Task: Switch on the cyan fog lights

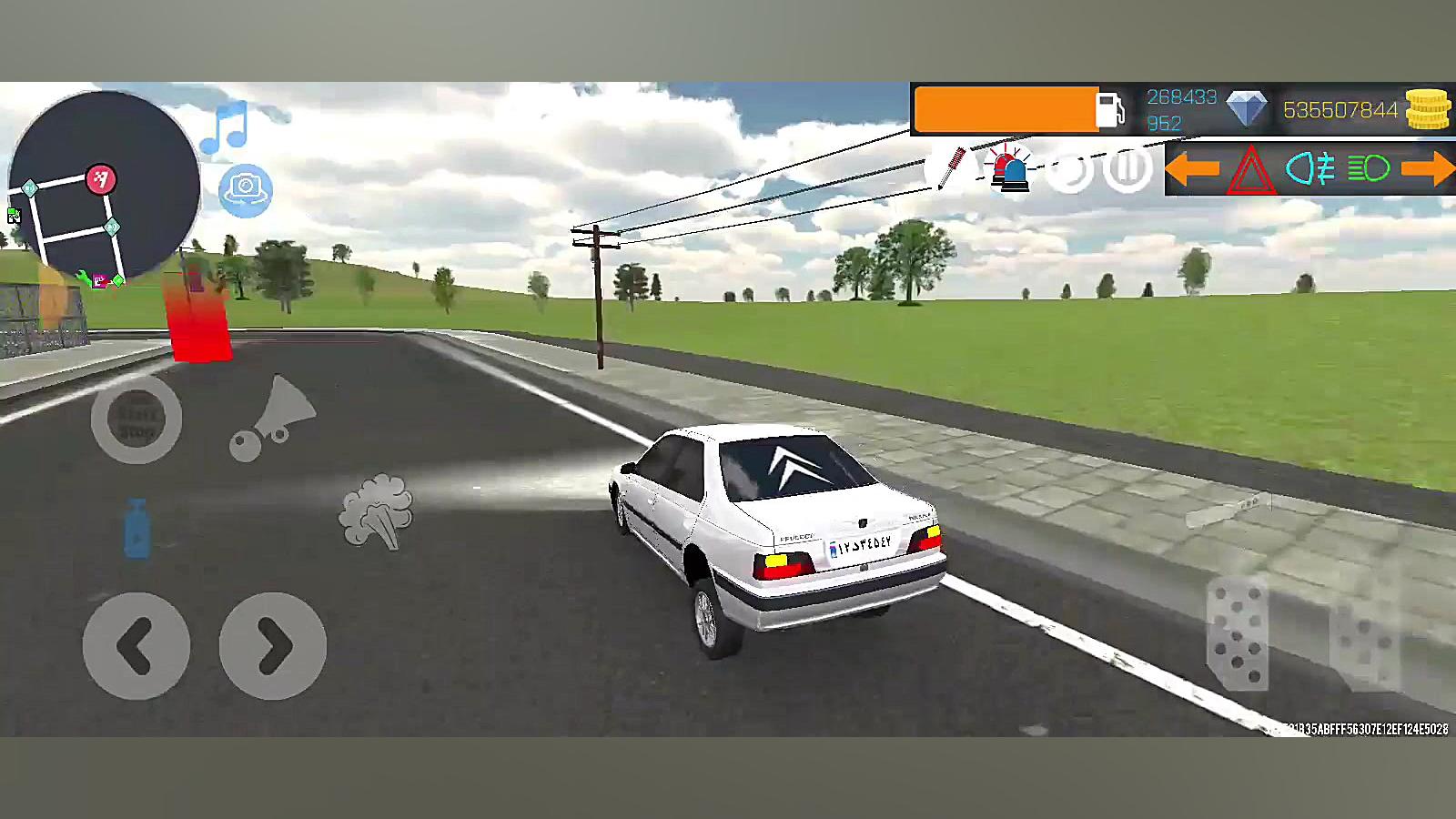Action: coord(1310,169)
